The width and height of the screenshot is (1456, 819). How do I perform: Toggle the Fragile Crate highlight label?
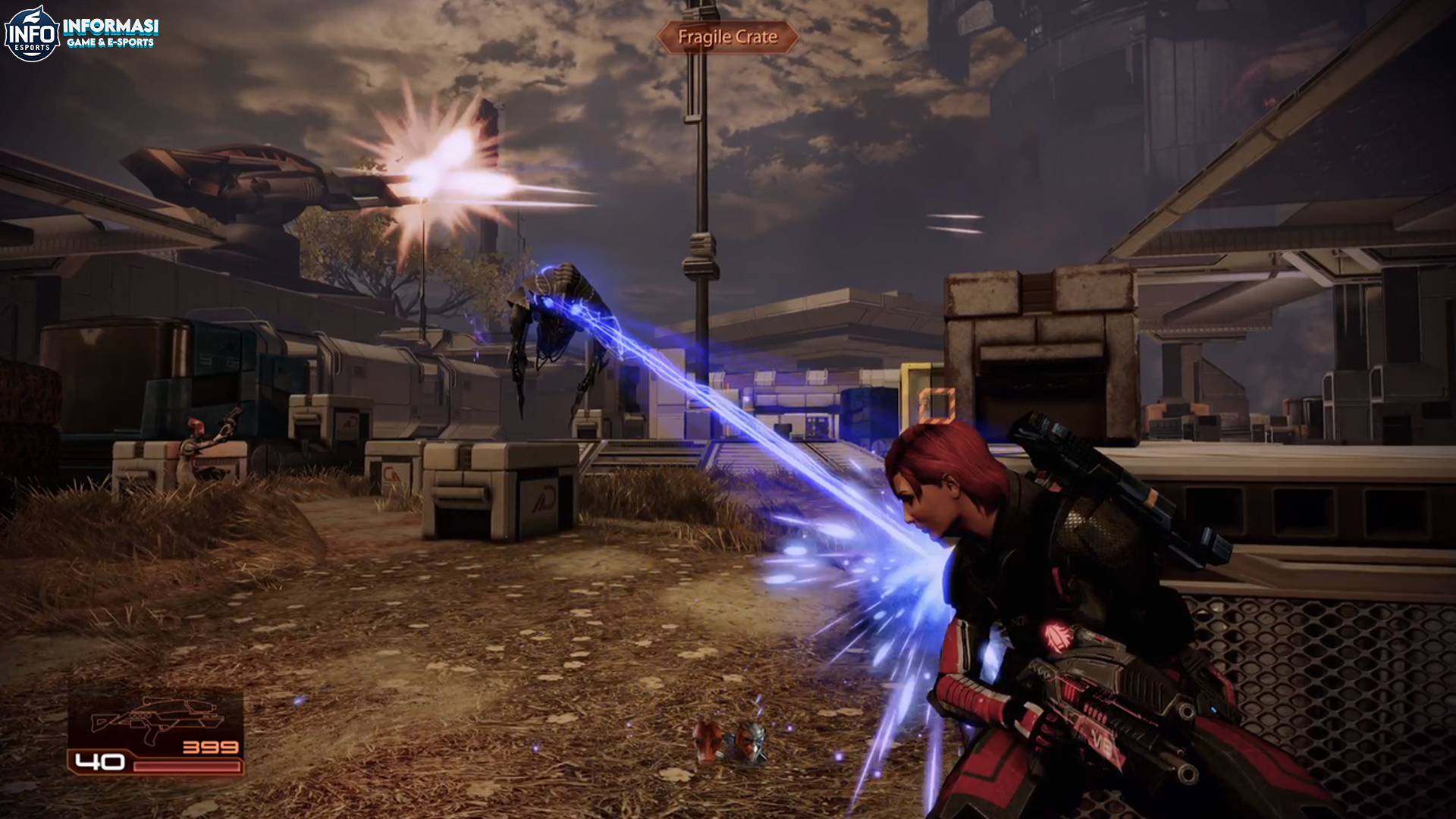(x=728, y=35)
